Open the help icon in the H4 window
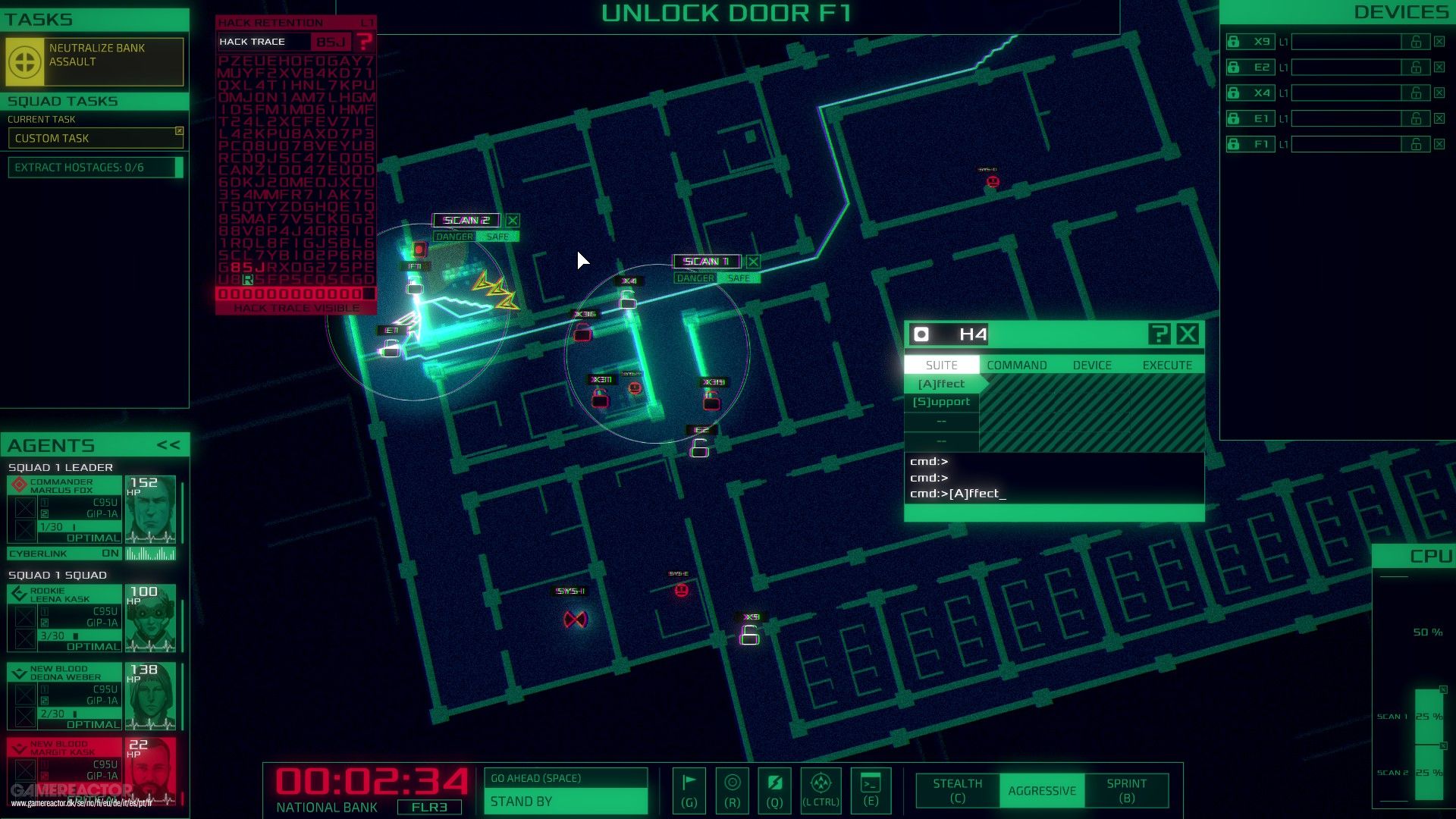Screen dimensions: 1456x819 point(1158,334)
